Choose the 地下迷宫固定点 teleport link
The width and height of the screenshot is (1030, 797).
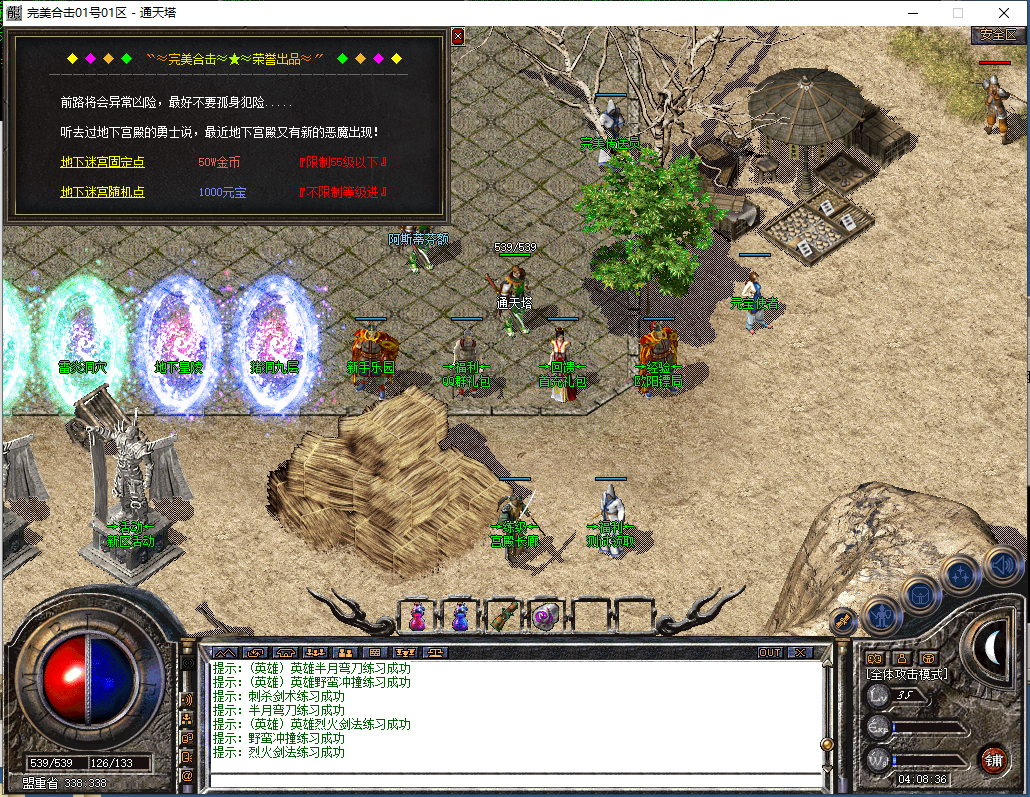pos(102,162)
